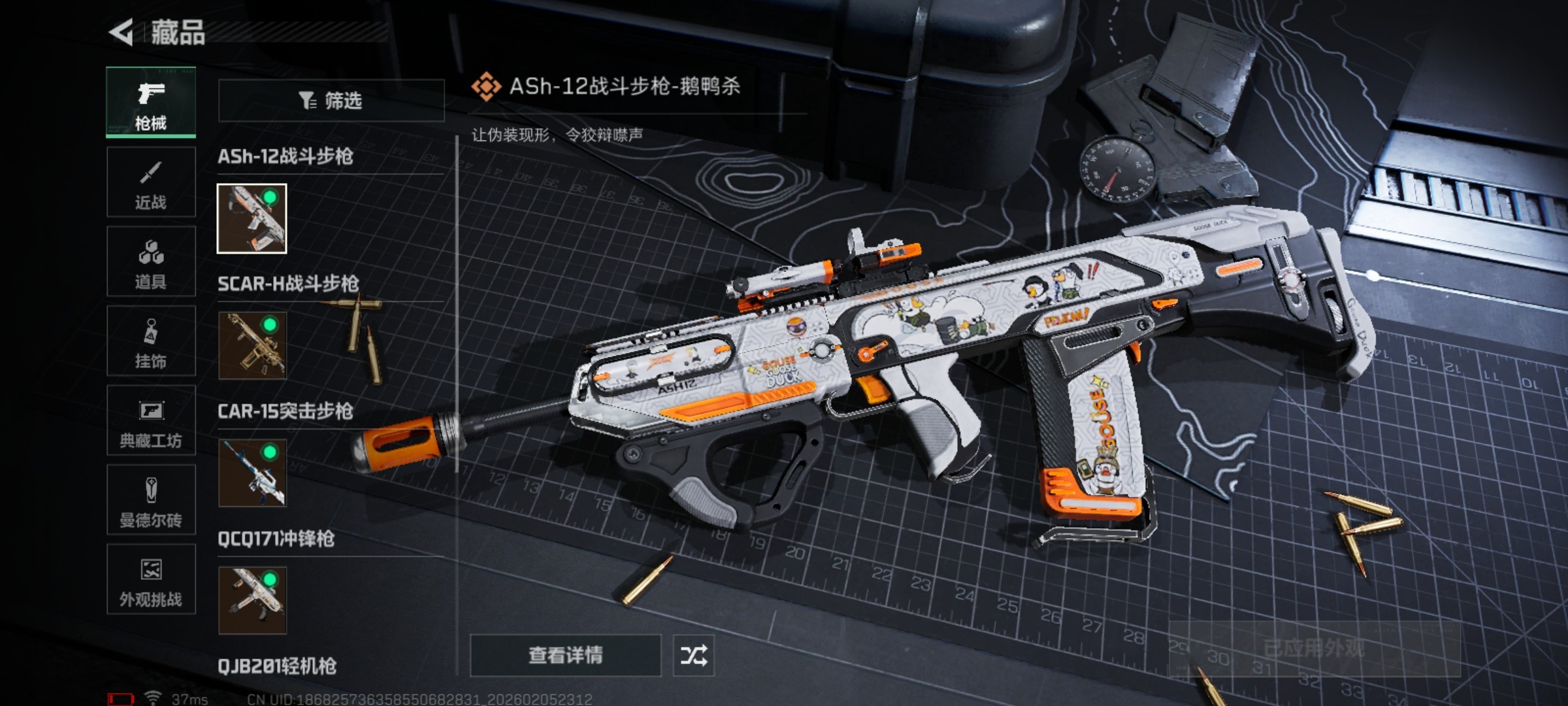
Task: Select the QCQ171 SMG skin thumbnail
Action: tap(252, 600)
